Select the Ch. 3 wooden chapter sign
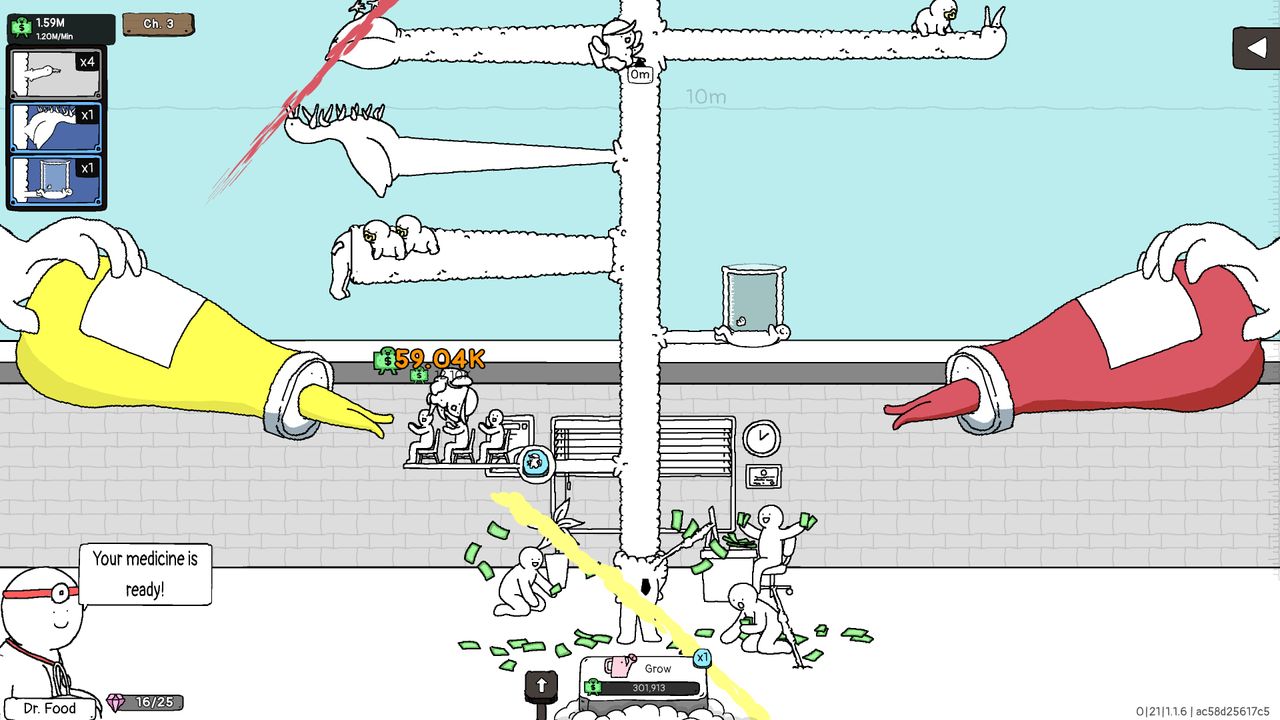This screenshot has height=720, width=1280. (157, 24)
